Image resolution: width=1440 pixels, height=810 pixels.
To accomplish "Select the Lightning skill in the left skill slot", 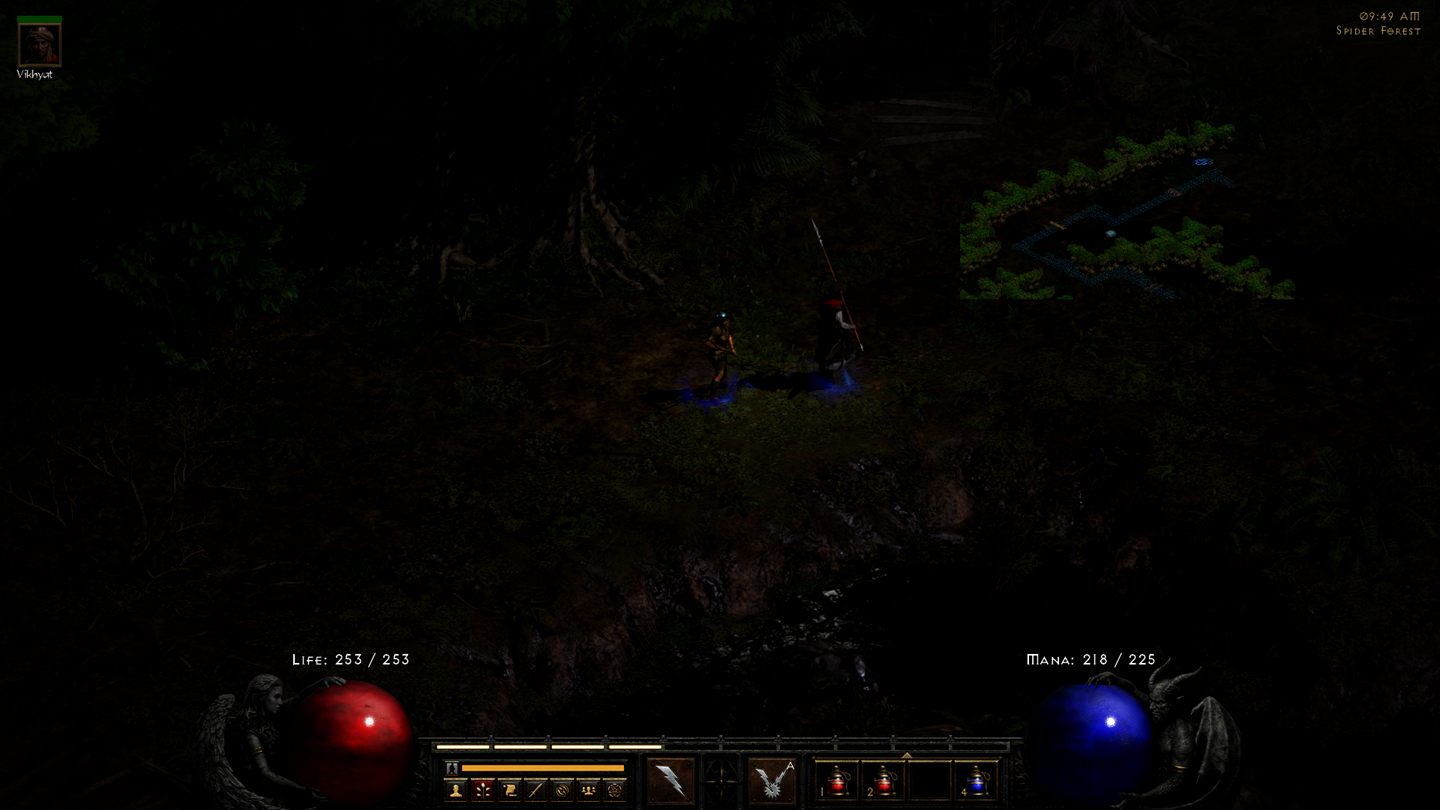I will click(x=669, y=779).
